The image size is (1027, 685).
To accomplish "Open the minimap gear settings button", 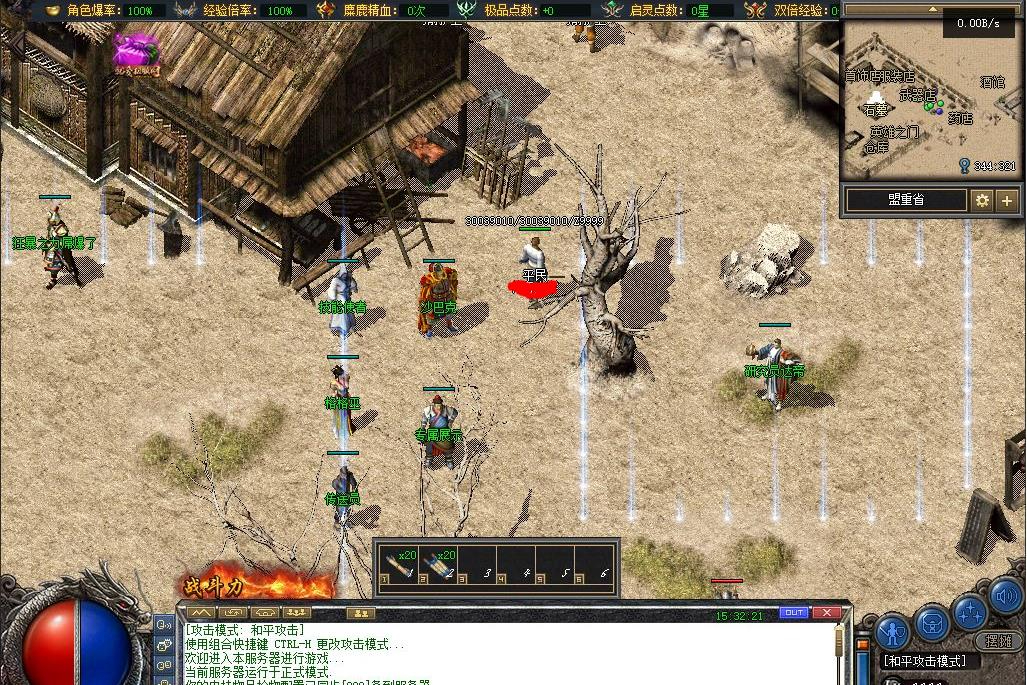I will click(982, 200).
